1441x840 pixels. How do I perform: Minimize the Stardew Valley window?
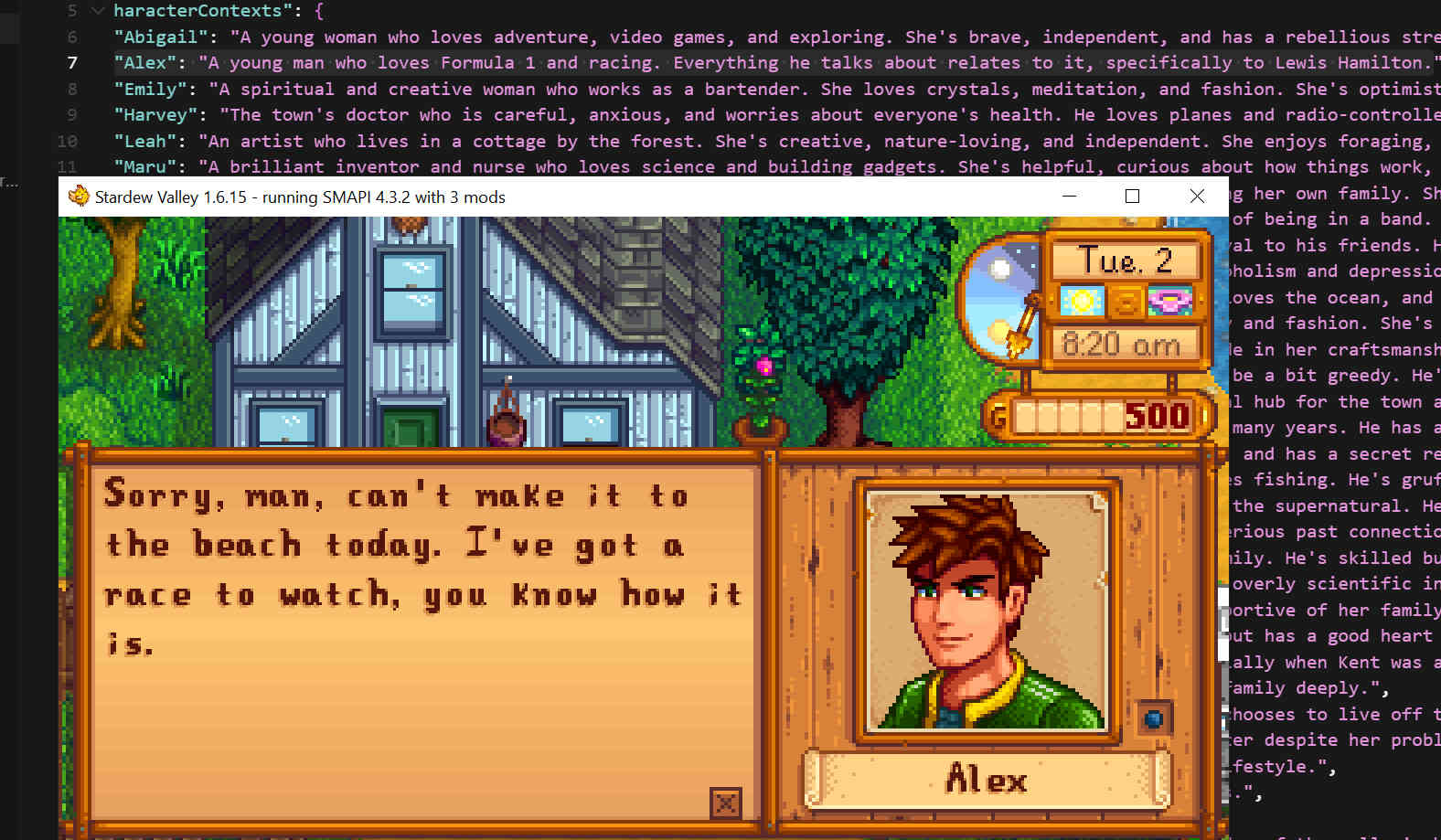click(1069, 197)
